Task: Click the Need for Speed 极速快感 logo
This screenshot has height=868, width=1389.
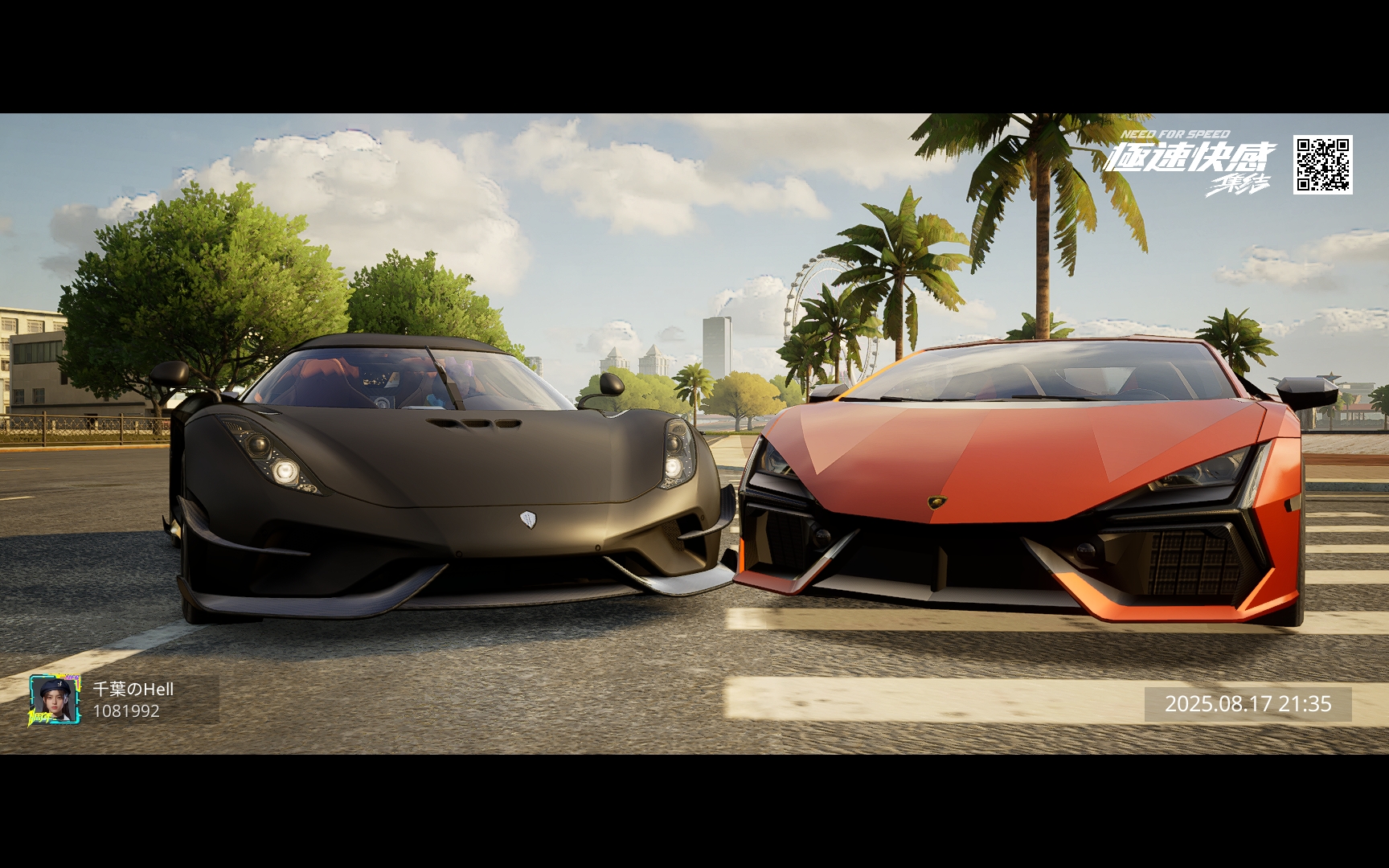Action: (x=1190, y=162)
